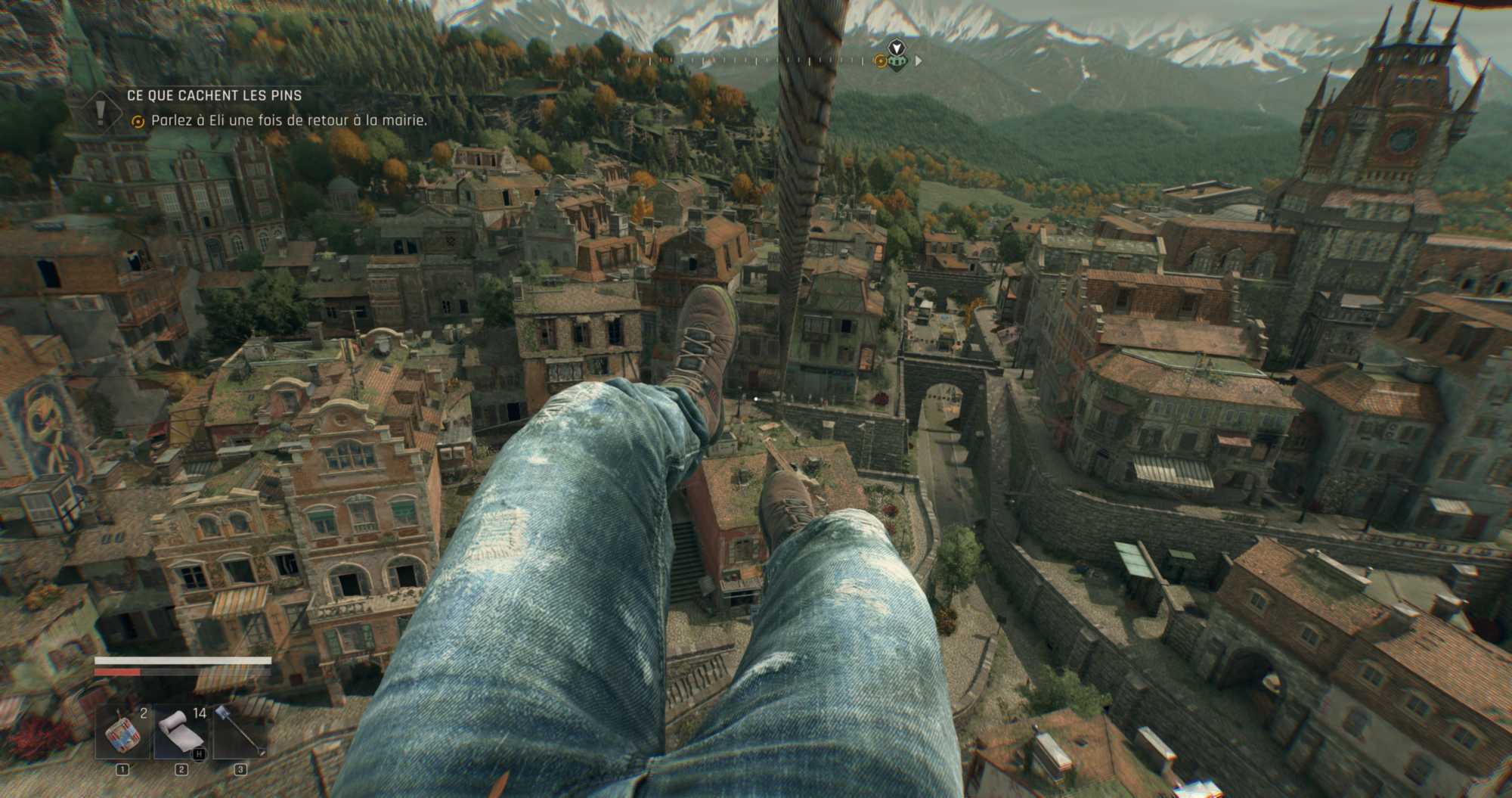This screenshot has width=1512, height=798.
Task: Click the green building marker on the compass
Action: (897, 61)
